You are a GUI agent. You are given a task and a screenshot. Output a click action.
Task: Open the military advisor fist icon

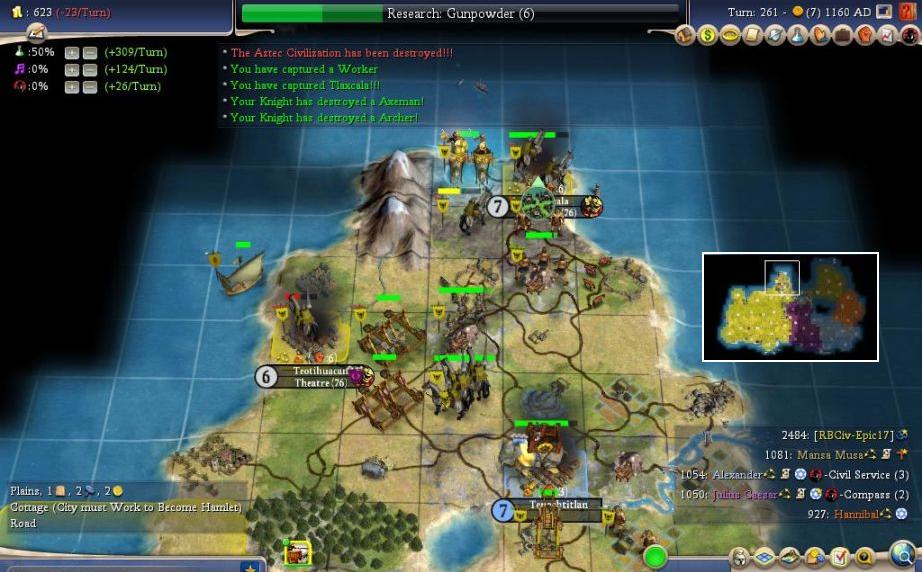click(x=864, y=36)
